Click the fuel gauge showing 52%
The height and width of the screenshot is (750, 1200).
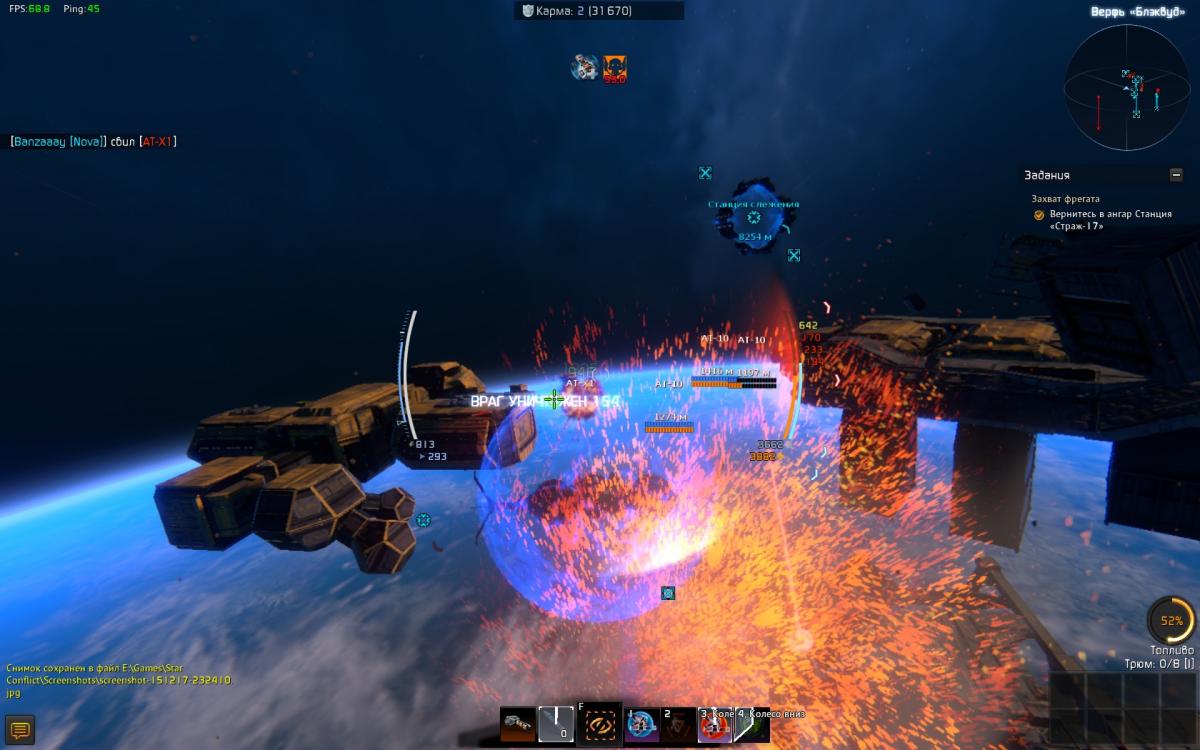(1171, 621)
